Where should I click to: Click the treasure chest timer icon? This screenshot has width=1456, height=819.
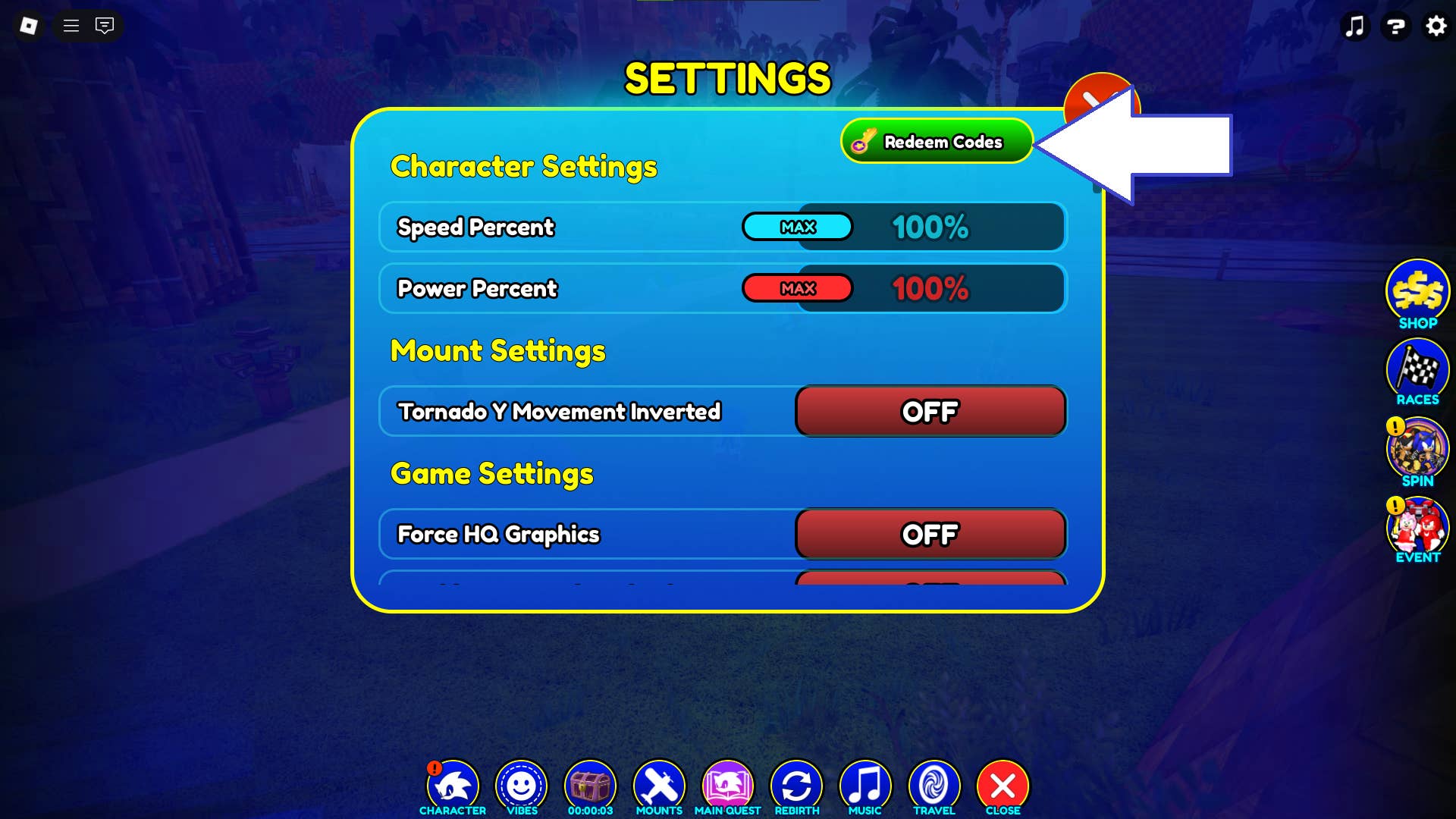click(x=590, y=783)
